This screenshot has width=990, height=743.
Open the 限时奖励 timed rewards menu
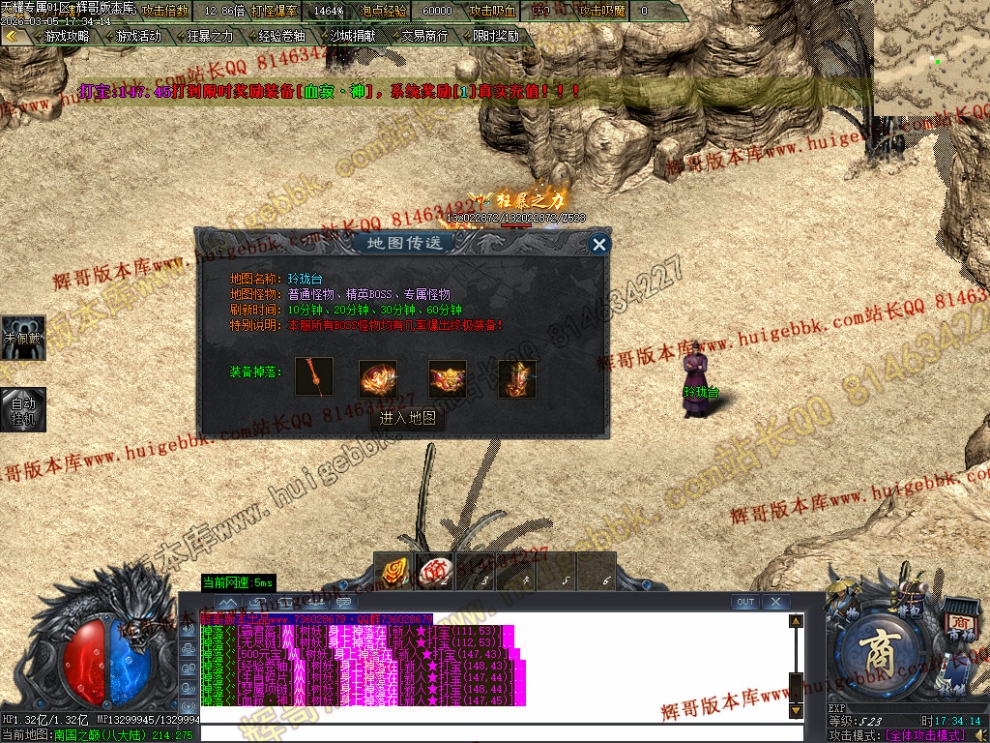493,36
